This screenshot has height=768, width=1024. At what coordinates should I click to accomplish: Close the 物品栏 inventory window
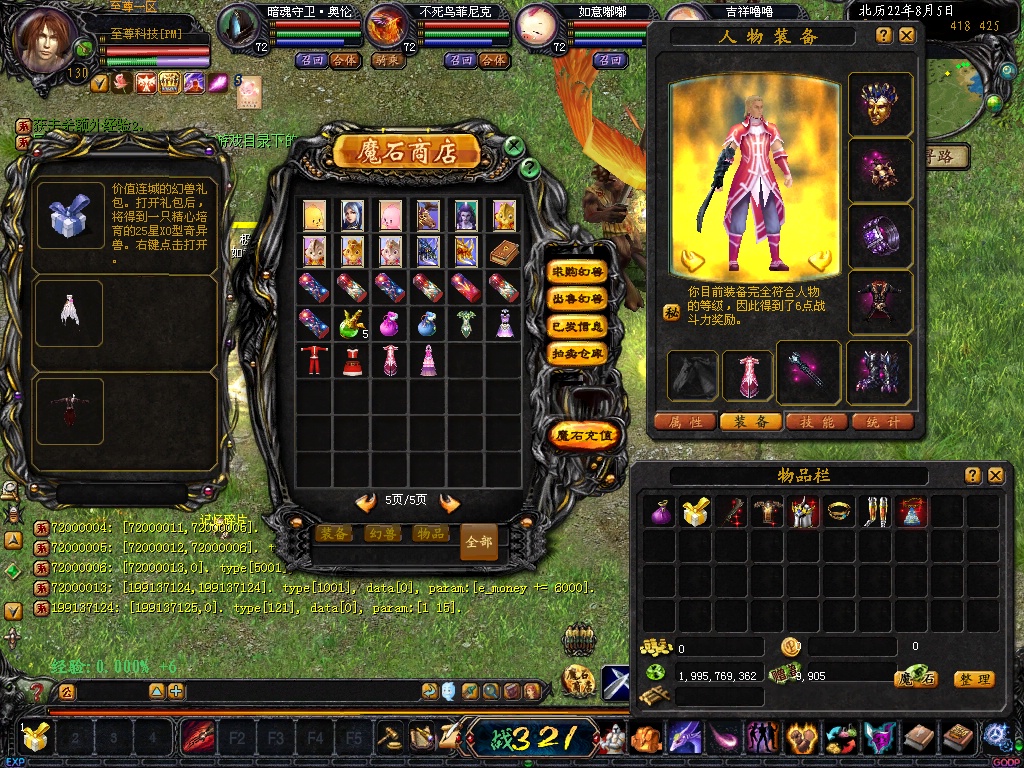click(995, 476)
